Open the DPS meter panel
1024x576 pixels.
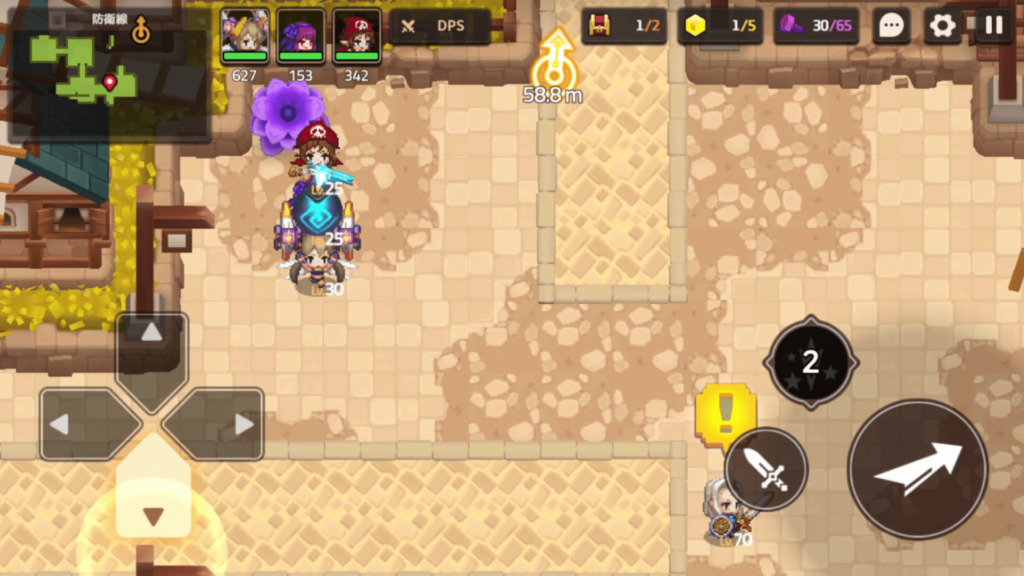coord(440,26)
